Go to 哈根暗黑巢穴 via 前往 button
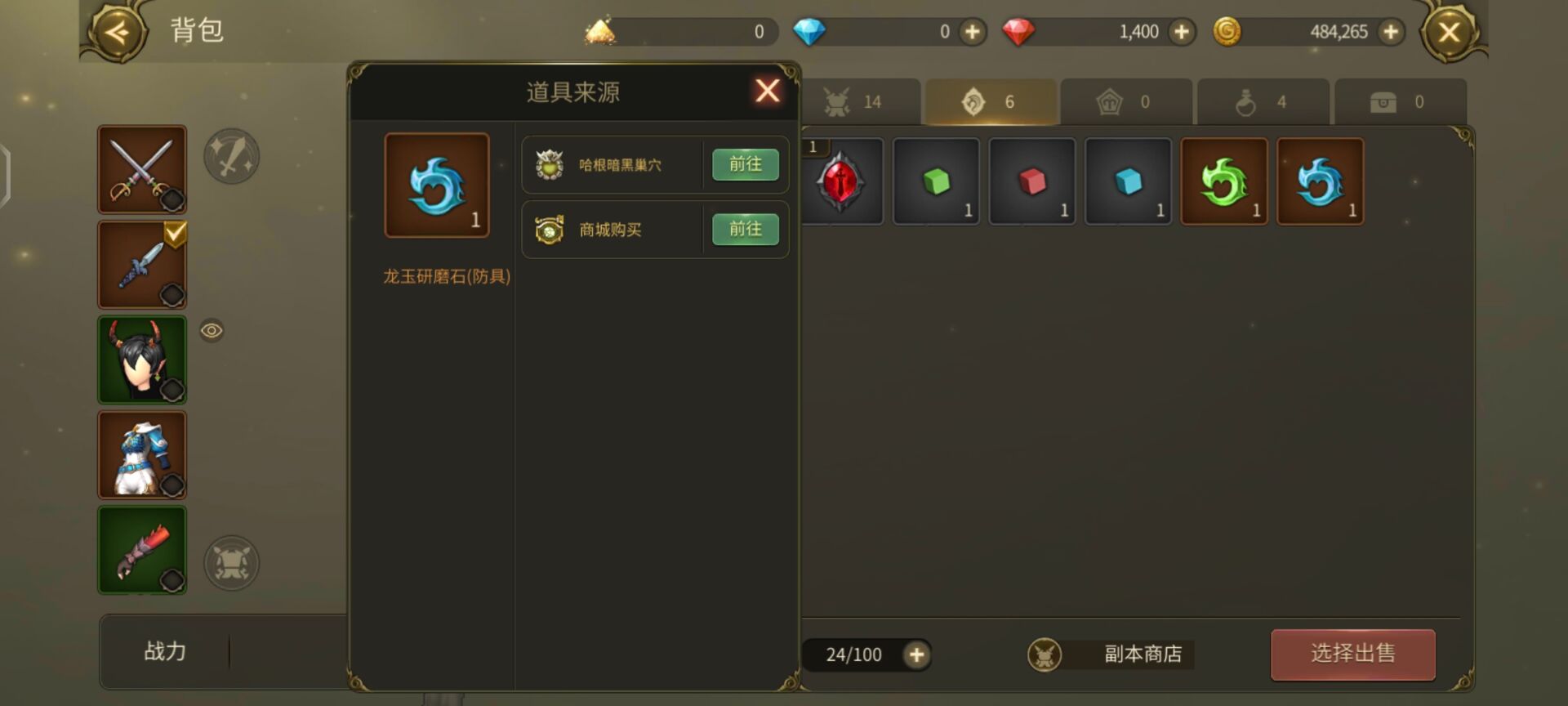This screenshot has height=706, width=1568. click(745, 164)
